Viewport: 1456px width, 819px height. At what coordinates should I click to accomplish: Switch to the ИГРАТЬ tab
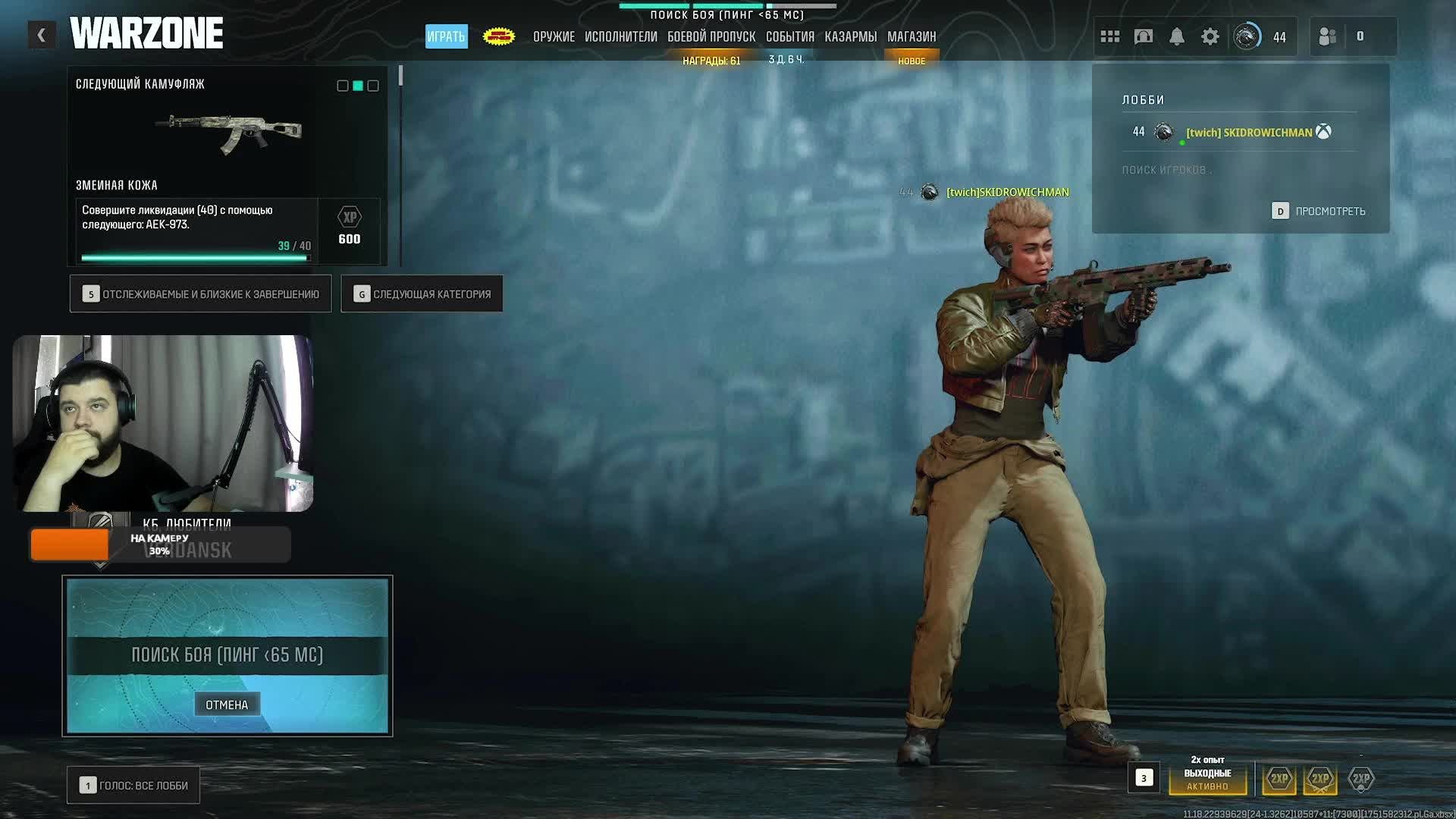446,36
